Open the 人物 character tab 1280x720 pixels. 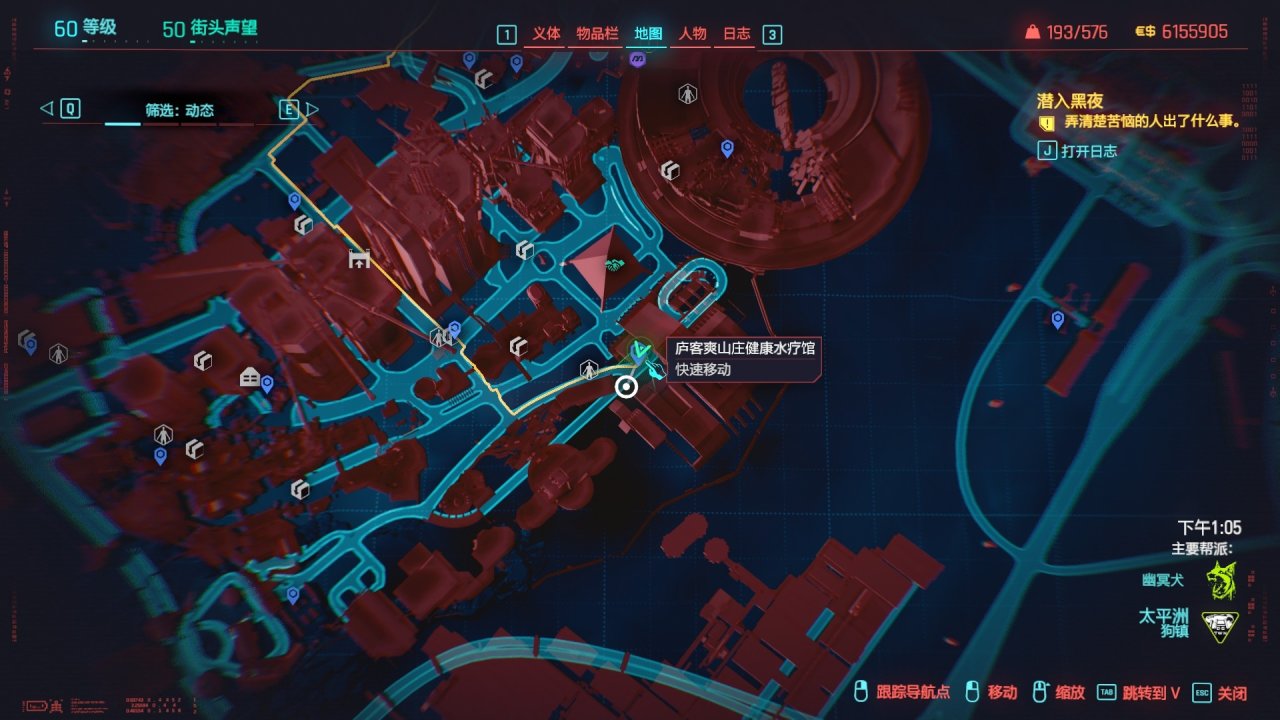click(x=693, y=34)
